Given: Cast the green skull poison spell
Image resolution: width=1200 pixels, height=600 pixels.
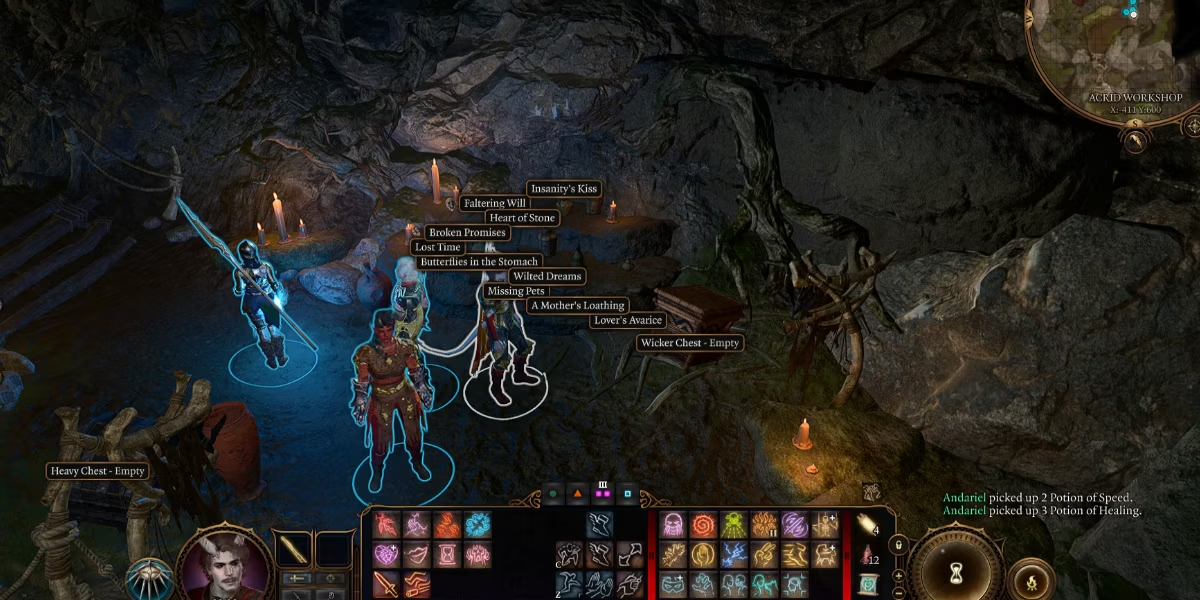Looking at the screenshot, I should click(x=733, y=525).
